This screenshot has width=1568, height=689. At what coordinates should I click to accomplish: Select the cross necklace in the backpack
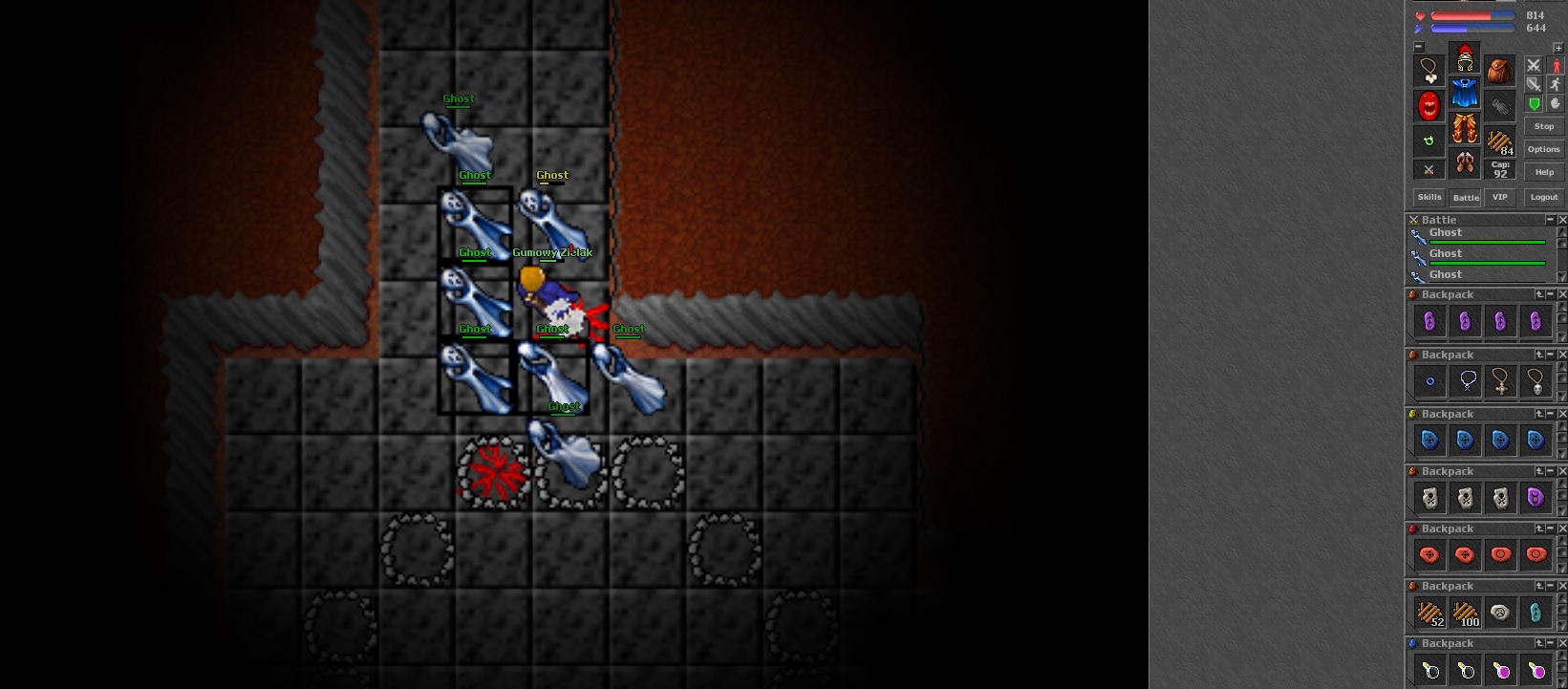[x=1500, y=381]
